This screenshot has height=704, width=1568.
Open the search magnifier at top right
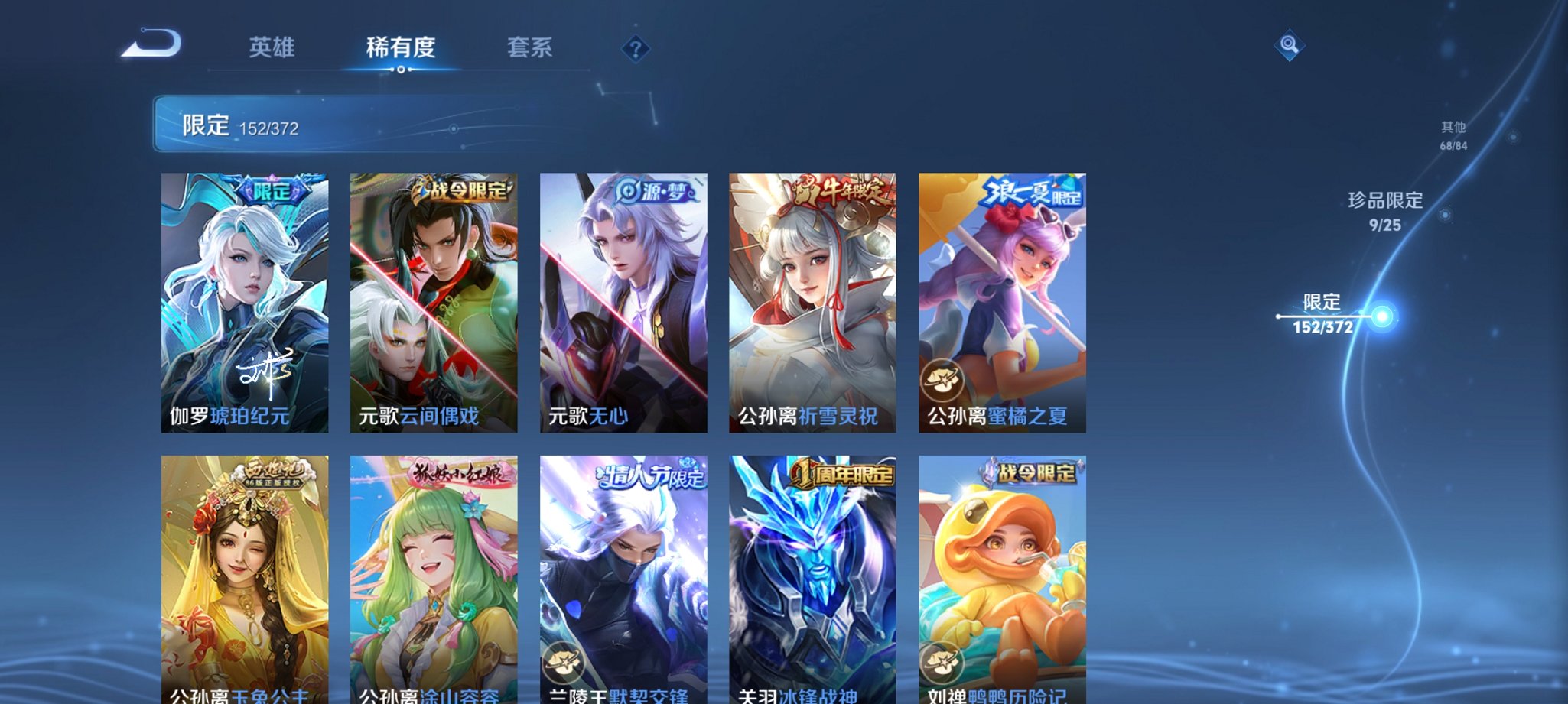(x=1291, y=47)
